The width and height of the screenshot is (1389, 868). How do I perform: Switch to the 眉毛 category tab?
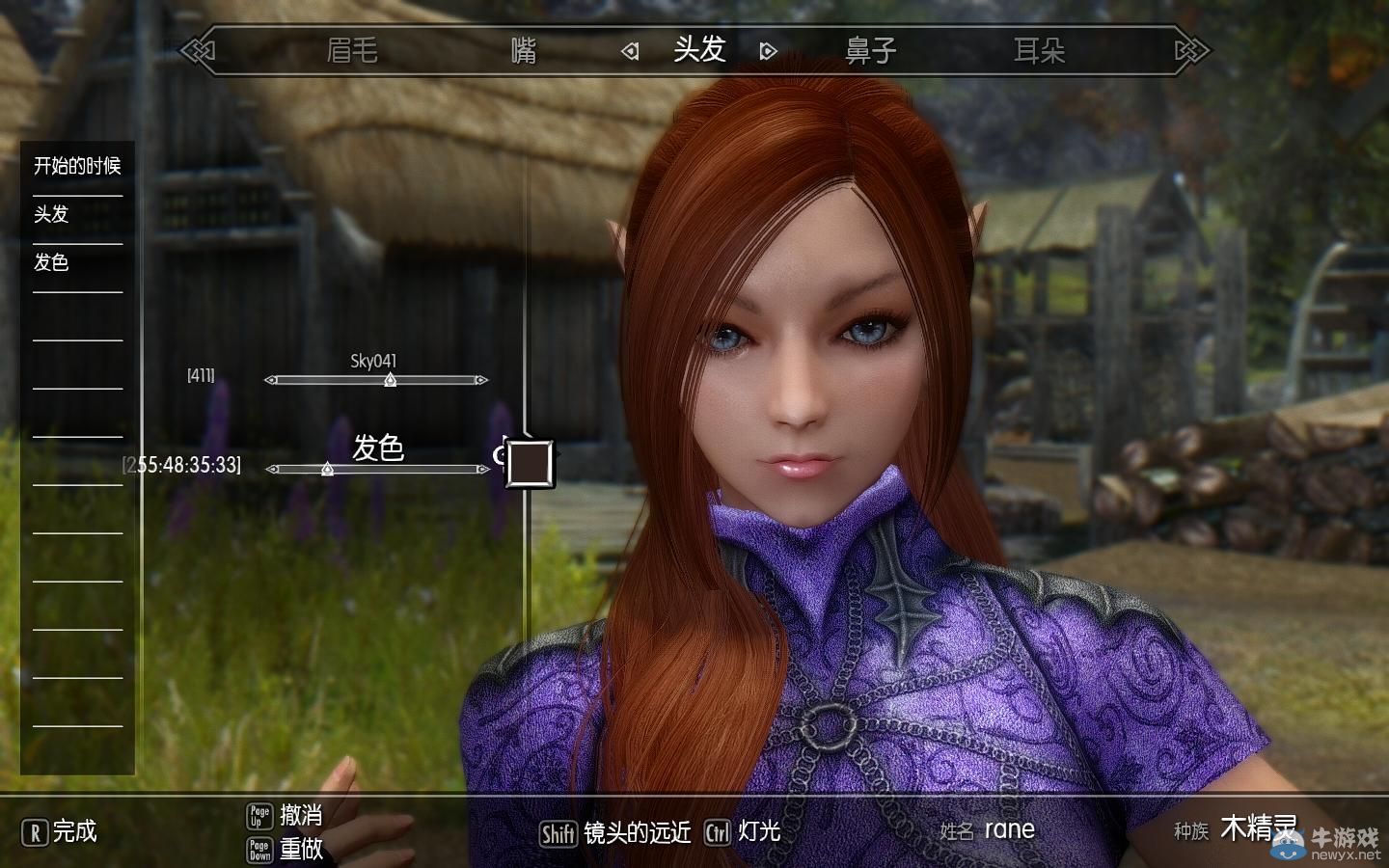click(x=353, y=50)
